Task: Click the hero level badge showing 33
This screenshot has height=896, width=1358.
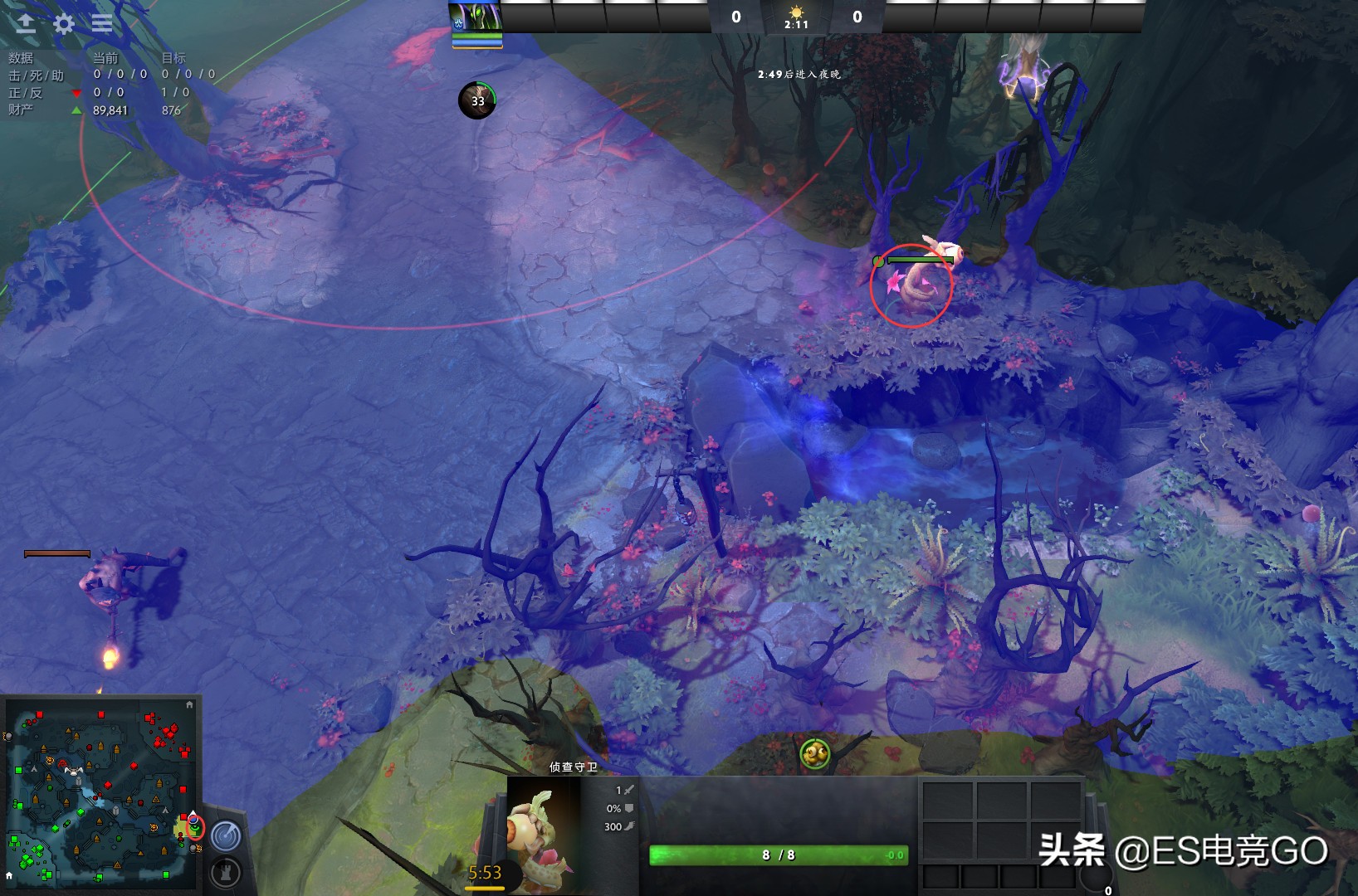Action: point(477,101)
